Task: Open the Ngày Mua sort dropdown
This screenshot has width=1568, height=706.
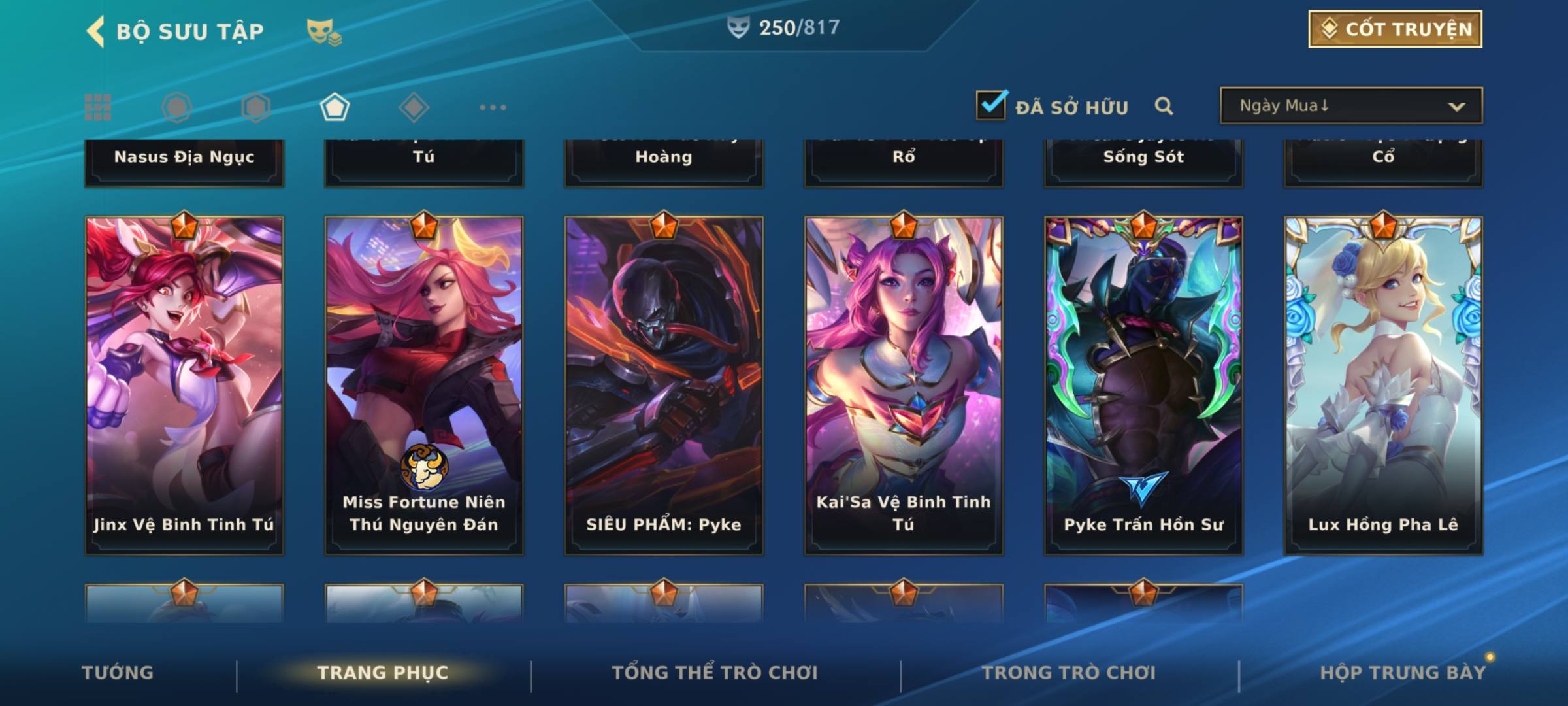Action: pyautogui.click(x=1350, y=106)
